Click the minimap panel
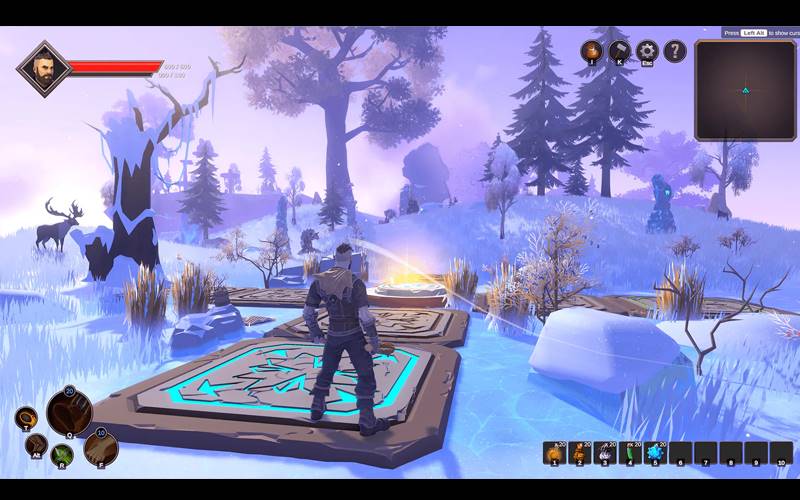Viewport: 800px width, 500px height. 745,90
